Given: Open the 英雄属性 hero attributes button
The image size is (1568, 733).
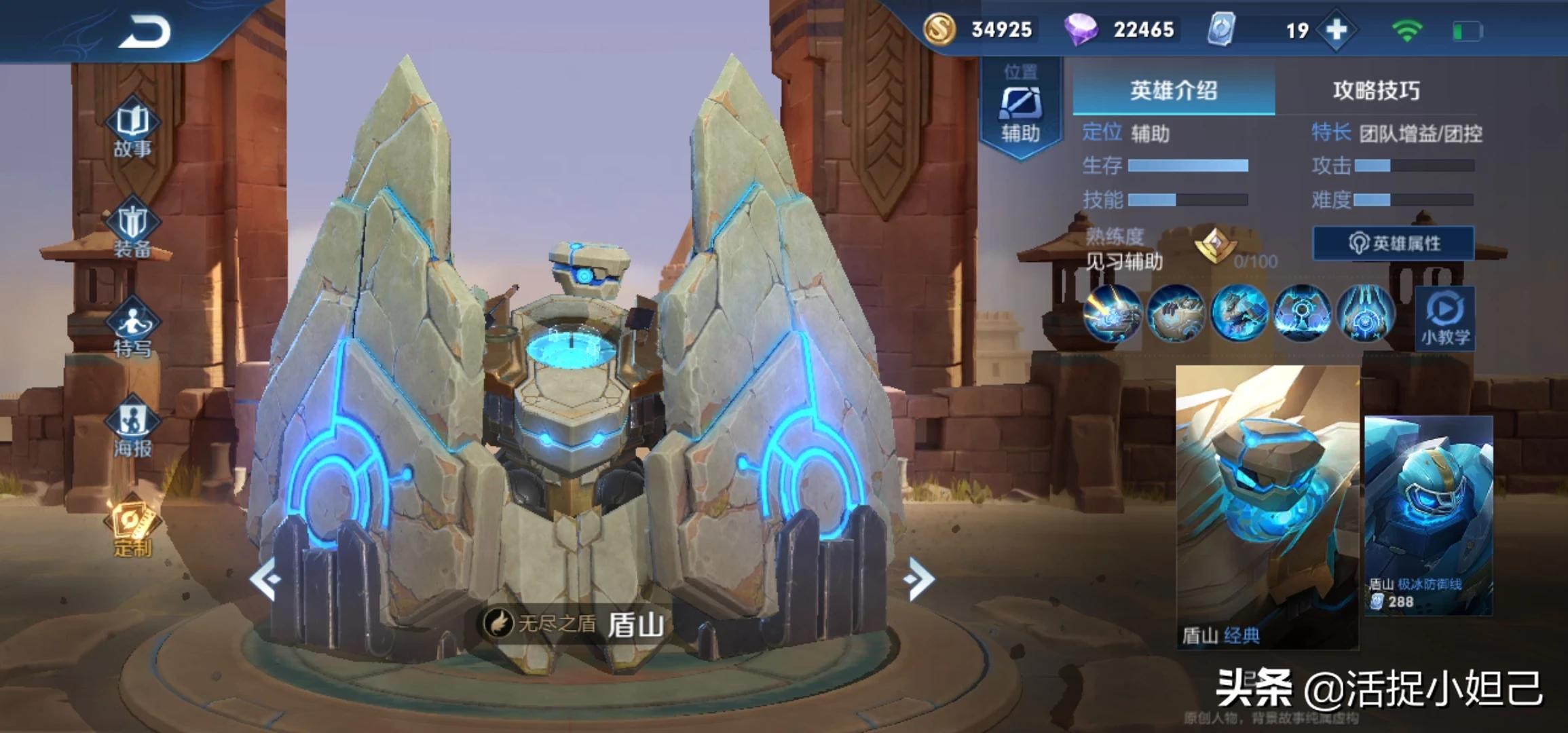Looking at the screenshot, I should (x=1394, y=243).
